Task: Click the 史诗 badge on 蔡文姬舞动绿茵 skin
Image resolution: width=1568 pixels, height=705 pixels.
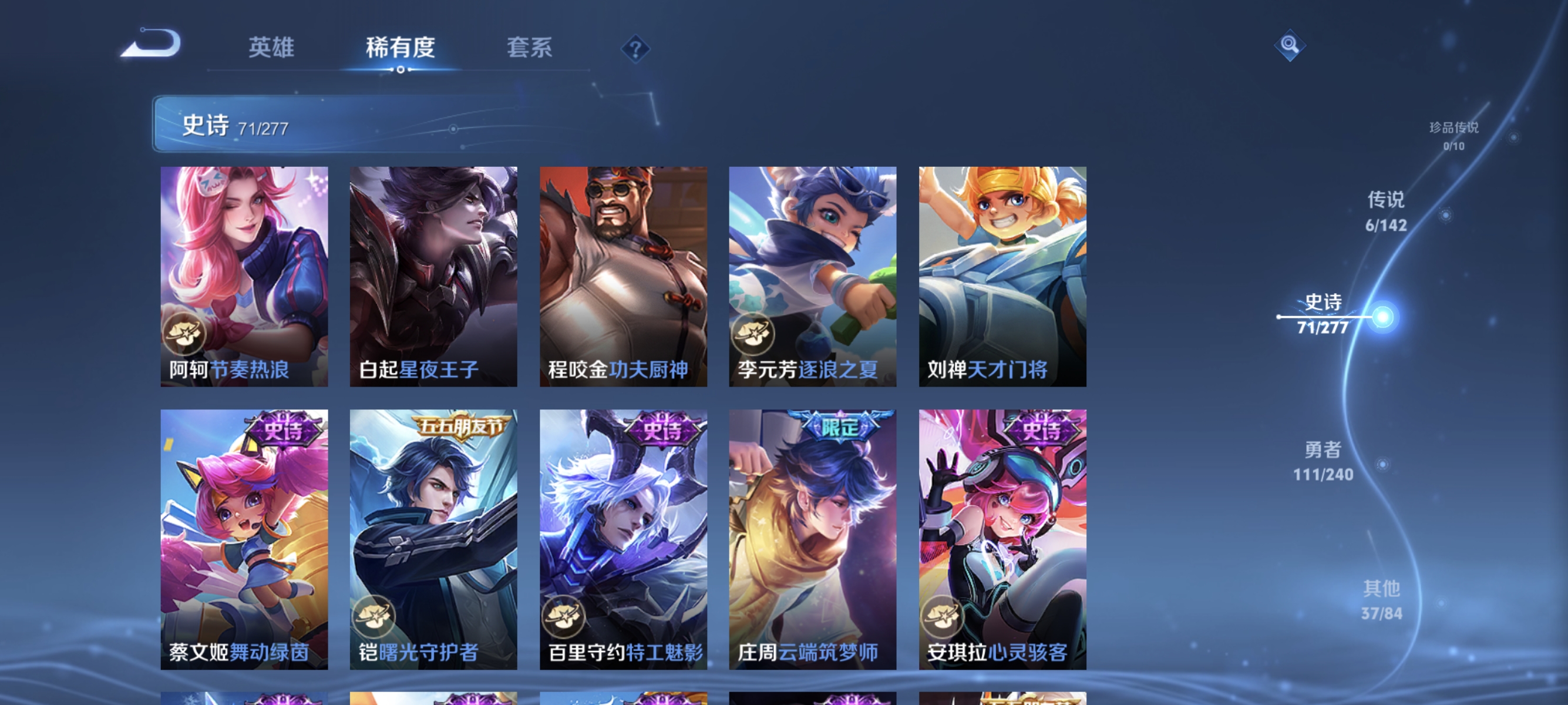Action: tap(284, 430)
